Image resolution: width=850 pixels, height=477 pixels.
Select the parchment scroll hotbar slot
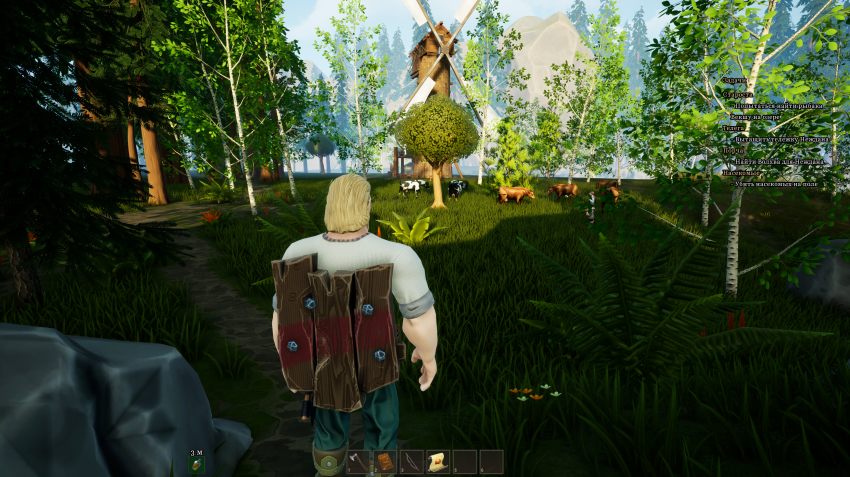437,462
